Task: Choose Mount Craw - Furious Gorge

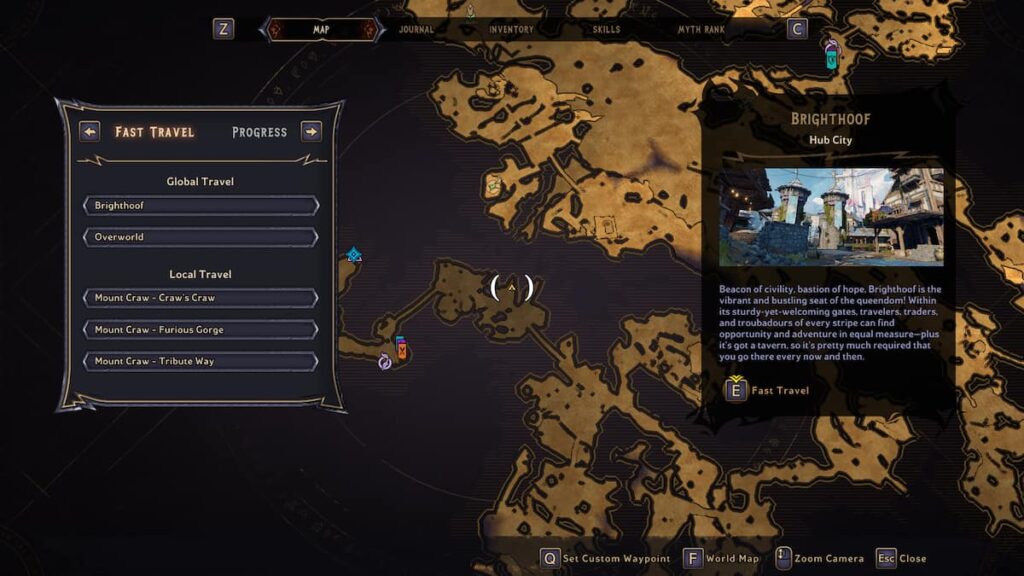Action: tap(201, 330)
